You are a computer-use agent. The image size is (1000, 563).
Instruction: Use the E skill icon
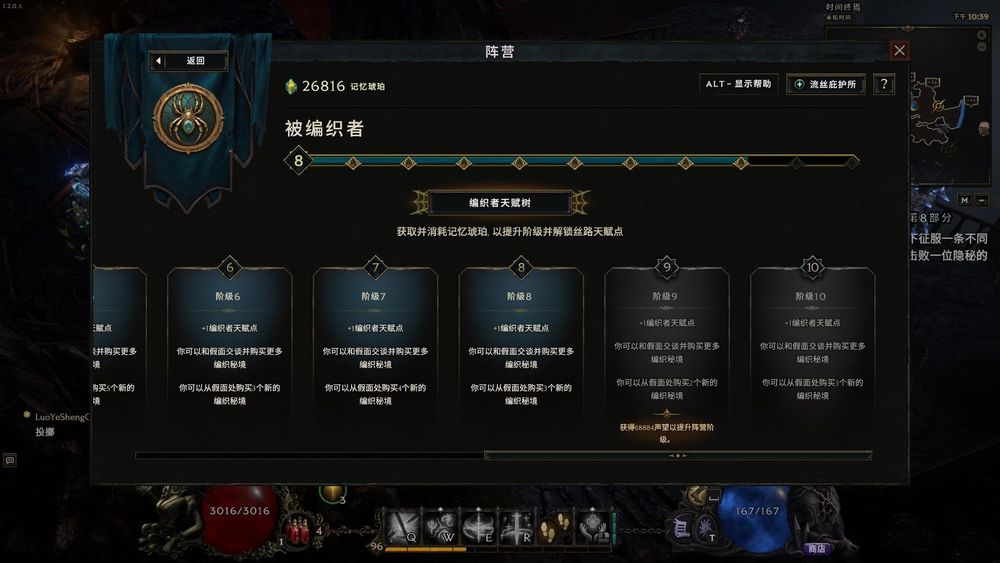479,525
